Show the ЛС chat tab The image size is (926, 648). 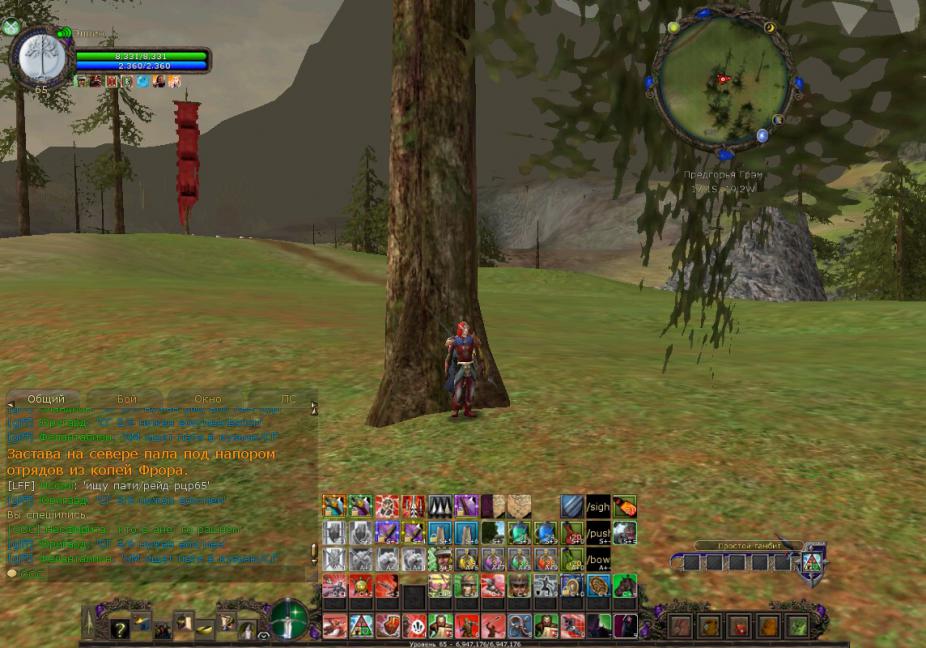click(x=288, y=398)
